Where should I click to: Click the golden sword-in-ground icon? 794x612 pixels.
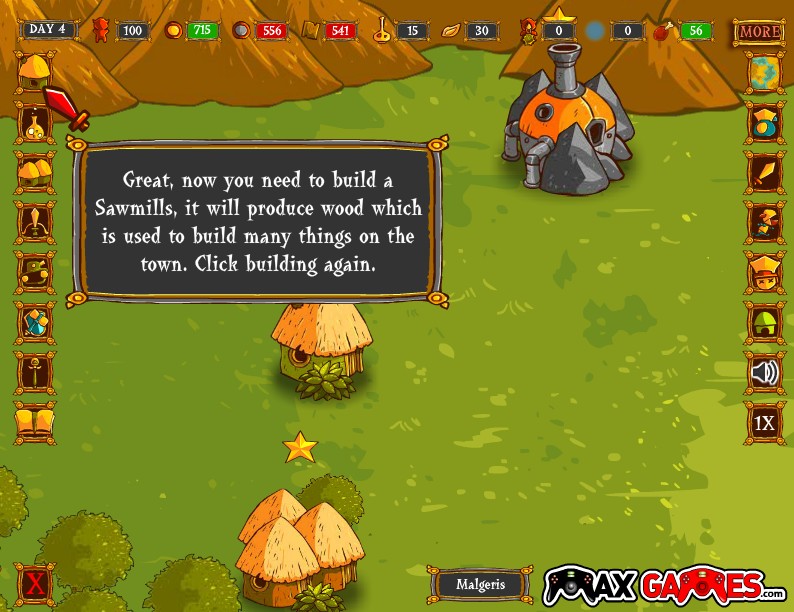35,372
